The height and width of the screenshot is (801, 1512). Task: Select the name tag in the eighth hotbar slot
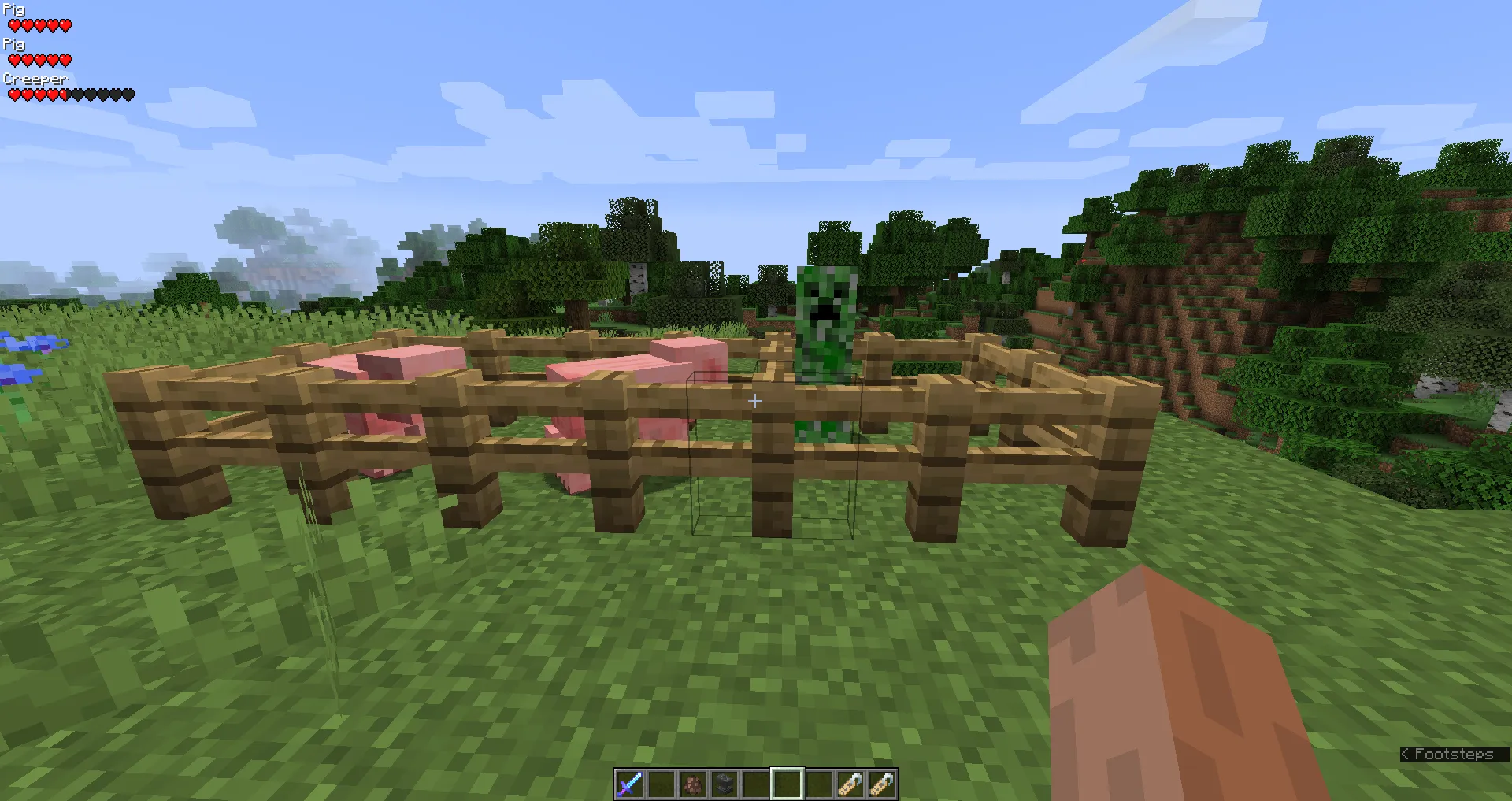[851, 784]
